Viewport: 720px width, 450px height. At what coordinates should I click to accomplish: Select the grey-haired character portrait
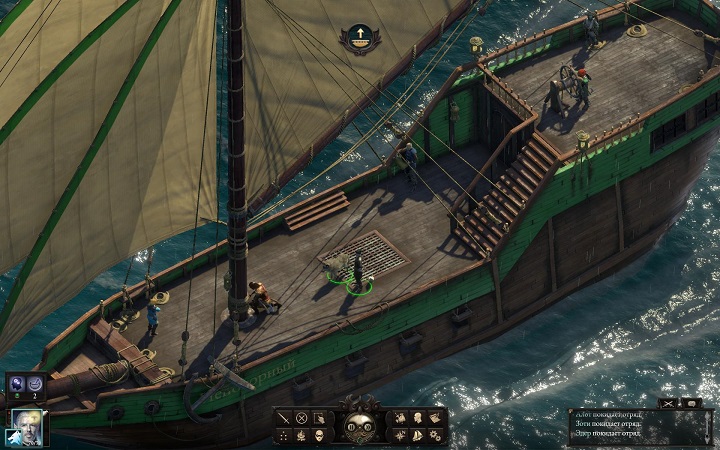coord(26,426)
